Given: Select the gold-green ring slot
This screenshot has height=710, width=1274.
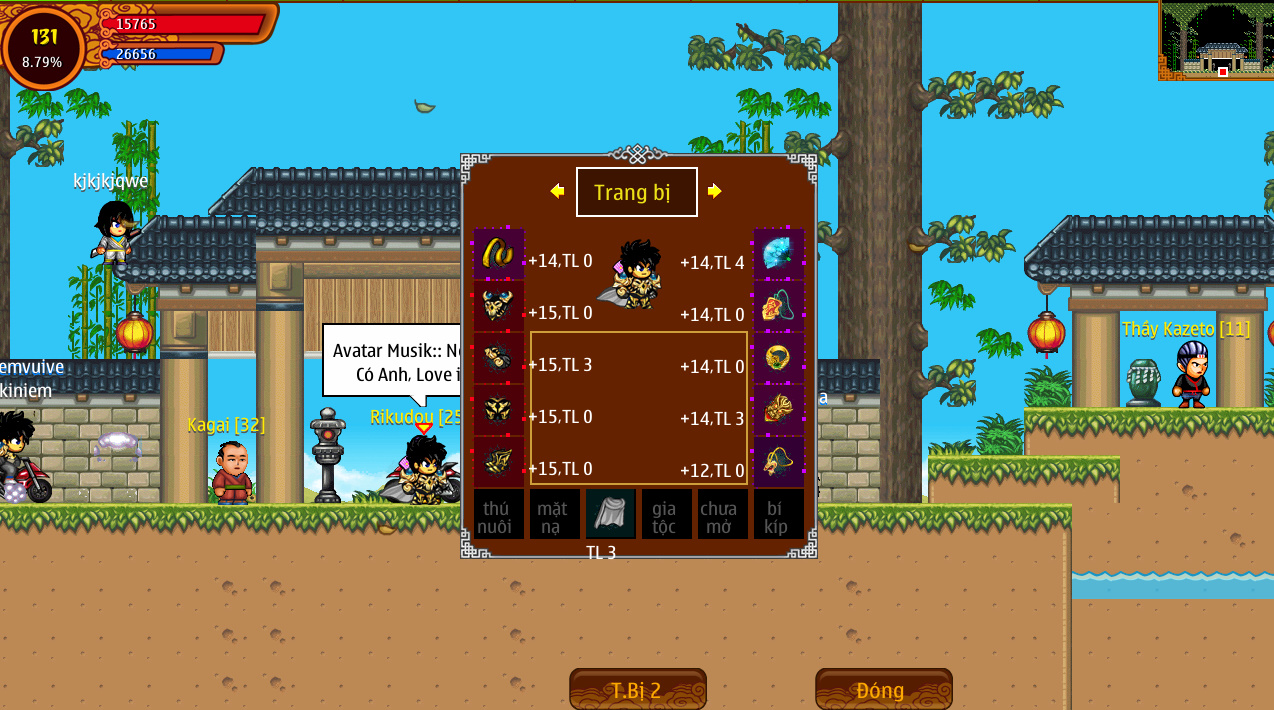Looking at the screenshot, I should point(778,358).
